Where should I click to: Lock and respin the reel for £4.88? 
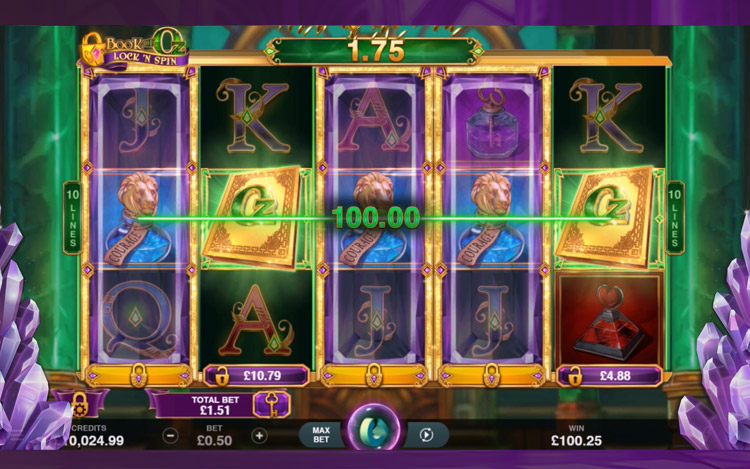pos(610,377)
